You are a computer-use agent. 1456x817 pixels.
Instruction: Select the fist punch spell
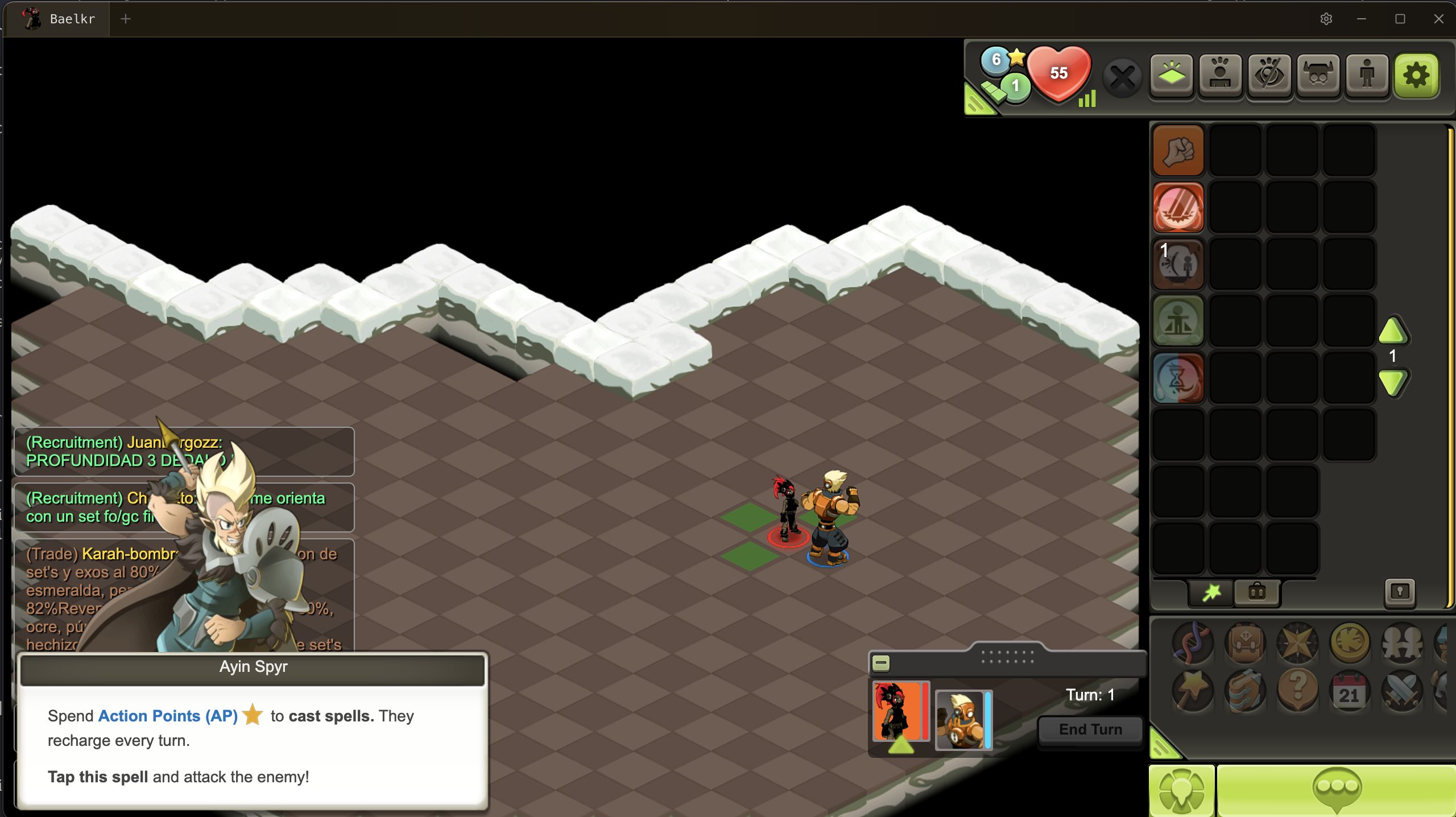tap(1178, 151)
